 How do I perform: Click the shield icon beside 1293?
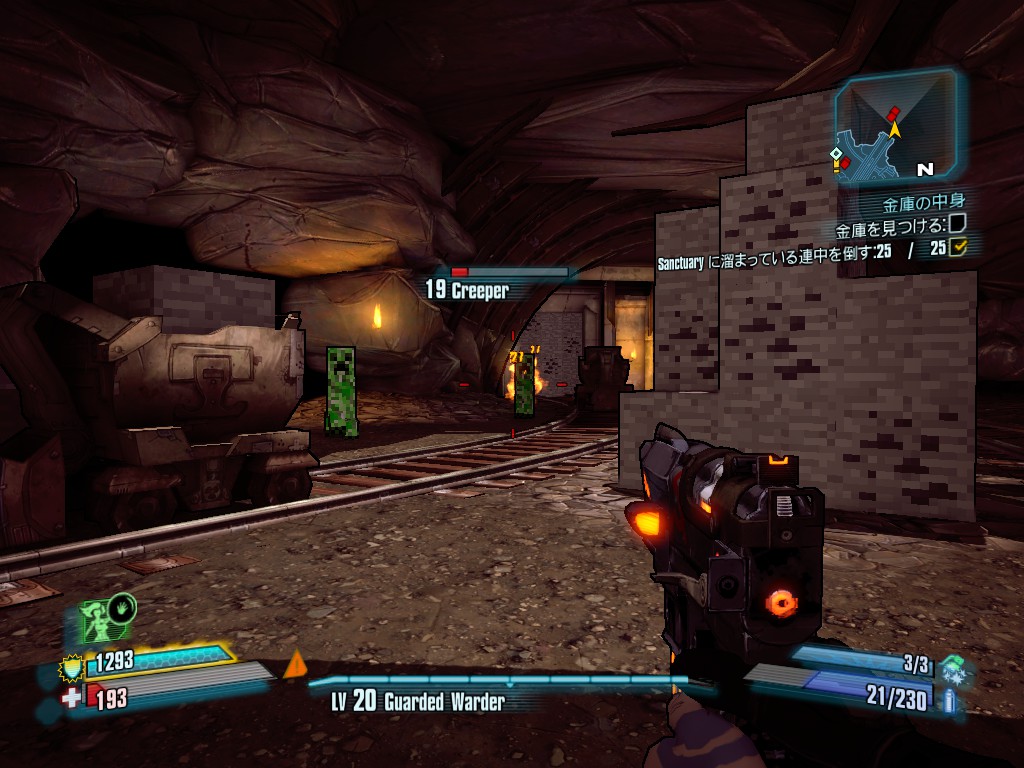pyautogui.click(x=72, y=663)
